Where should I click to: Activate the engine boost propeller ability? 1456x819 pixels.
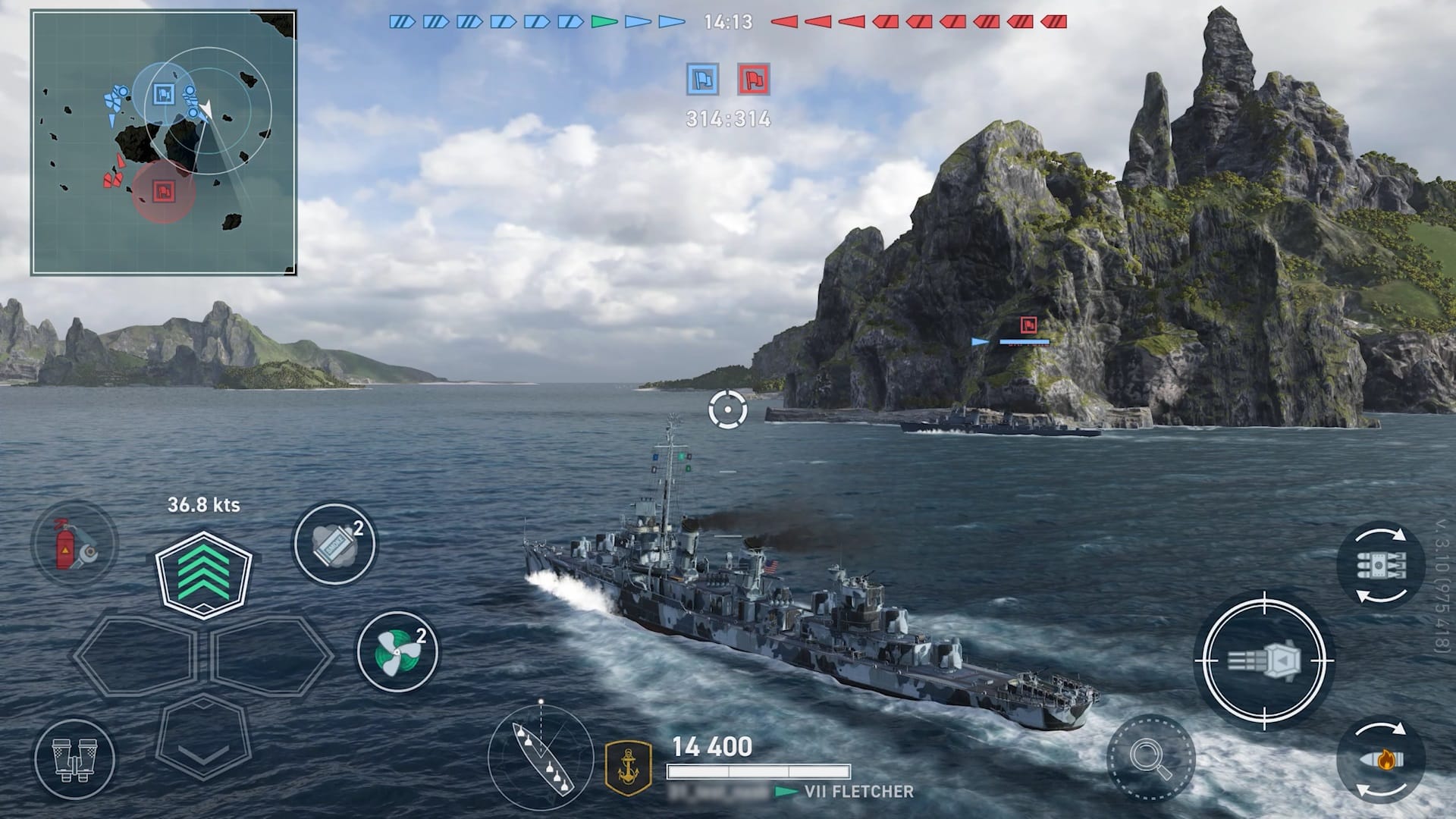[x=397, y=651]
